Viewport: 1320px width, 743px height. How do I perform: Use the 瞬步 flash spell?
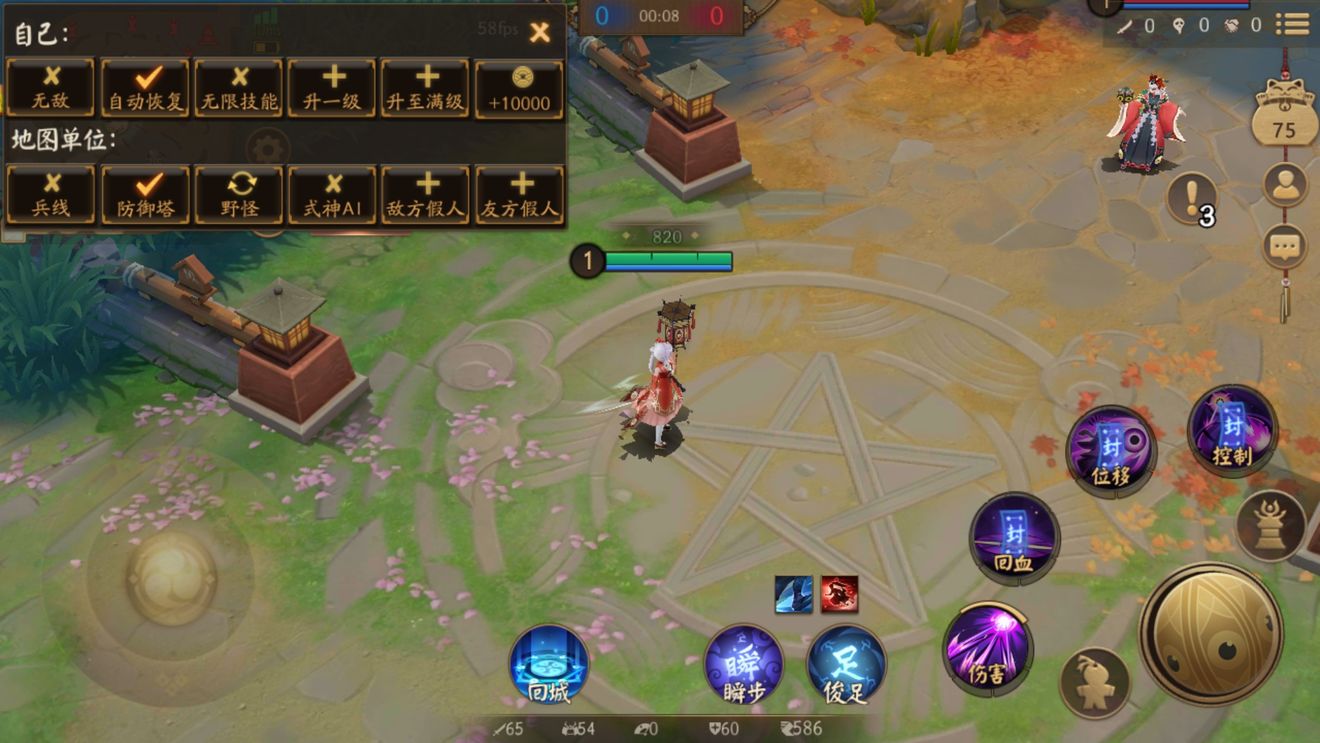[x=743, y=664]
